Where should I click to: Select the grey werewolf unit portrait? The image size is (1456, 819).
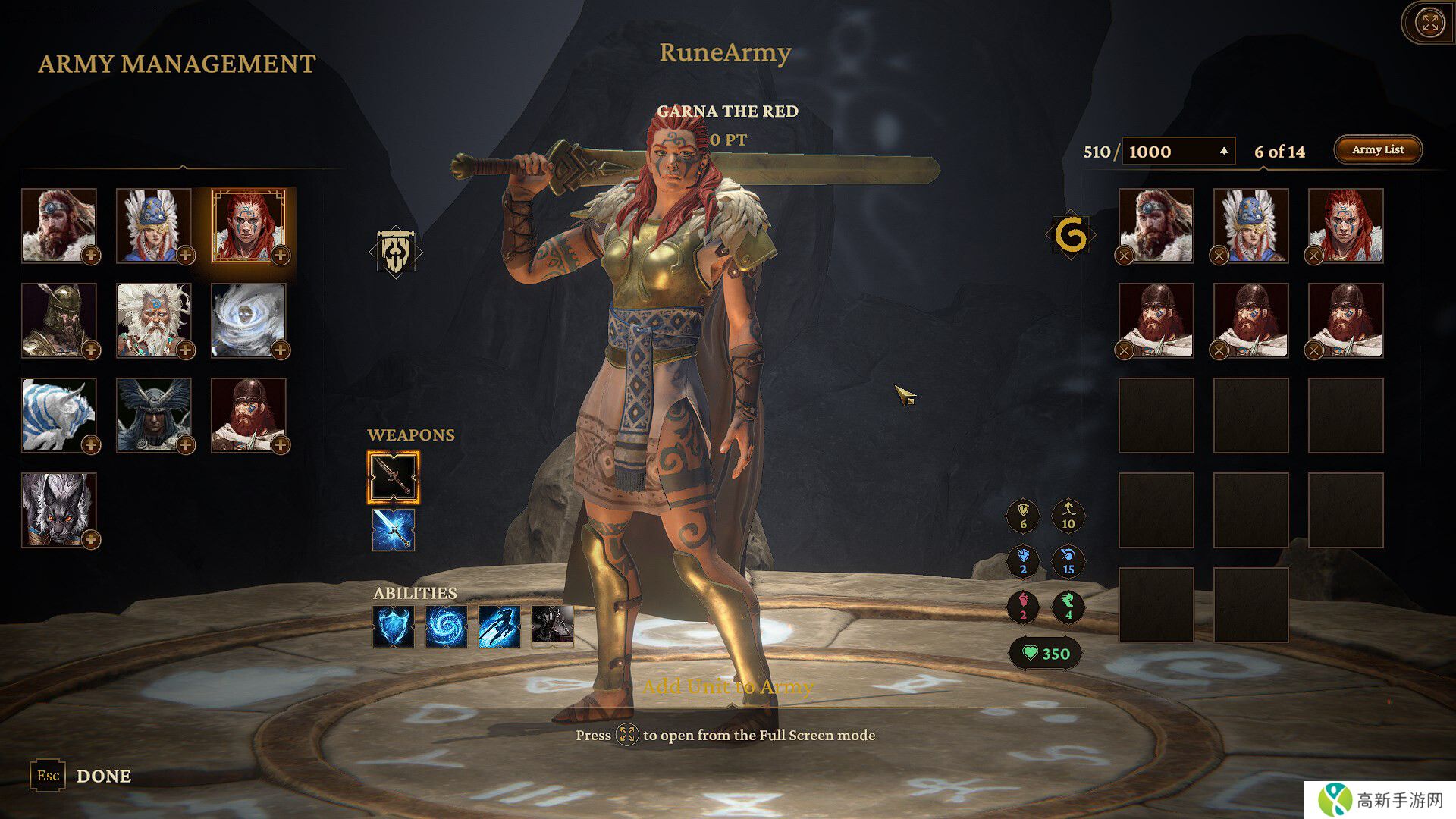point(59,510)
